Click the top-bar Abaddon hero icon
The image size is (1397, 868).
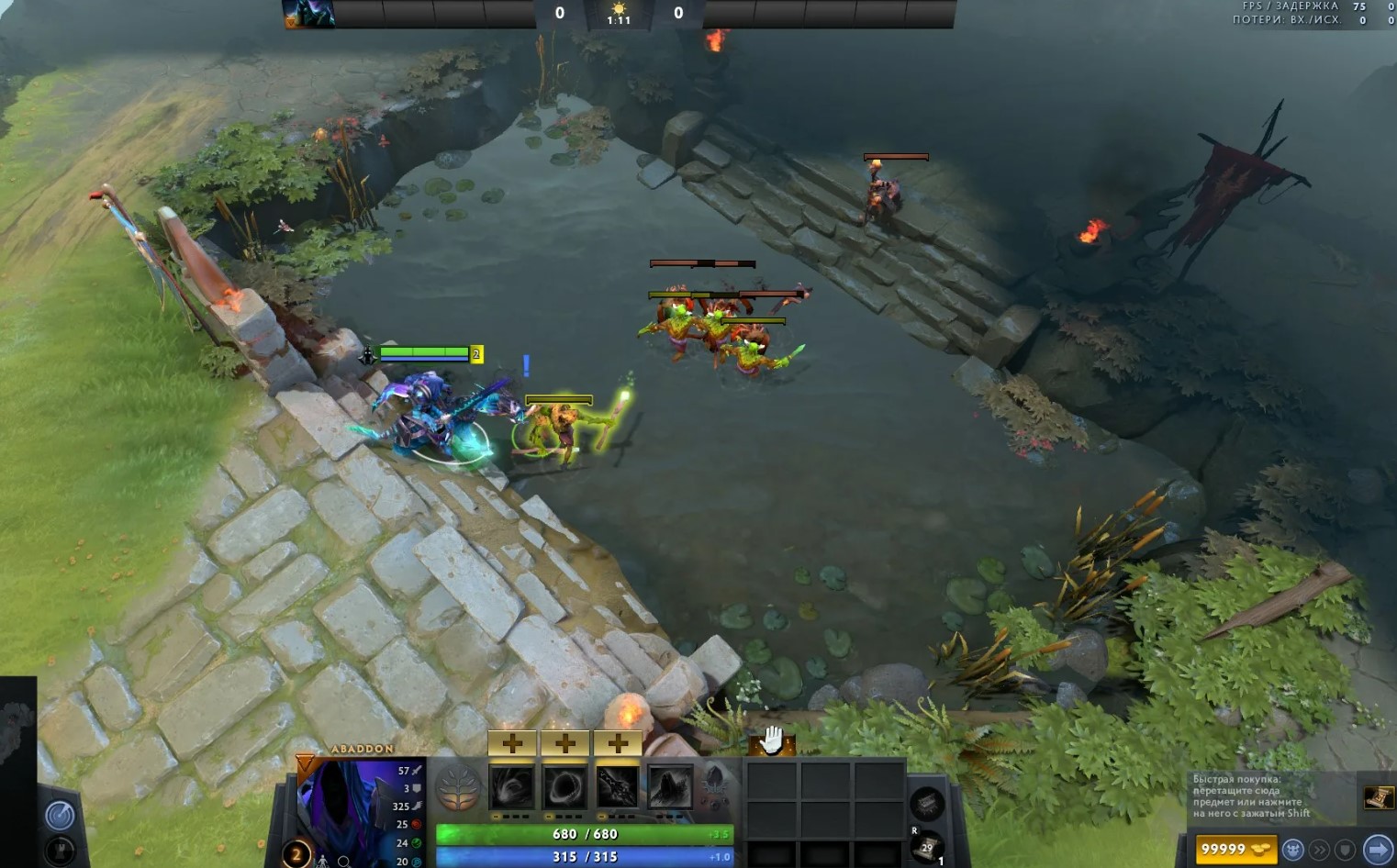307,14
